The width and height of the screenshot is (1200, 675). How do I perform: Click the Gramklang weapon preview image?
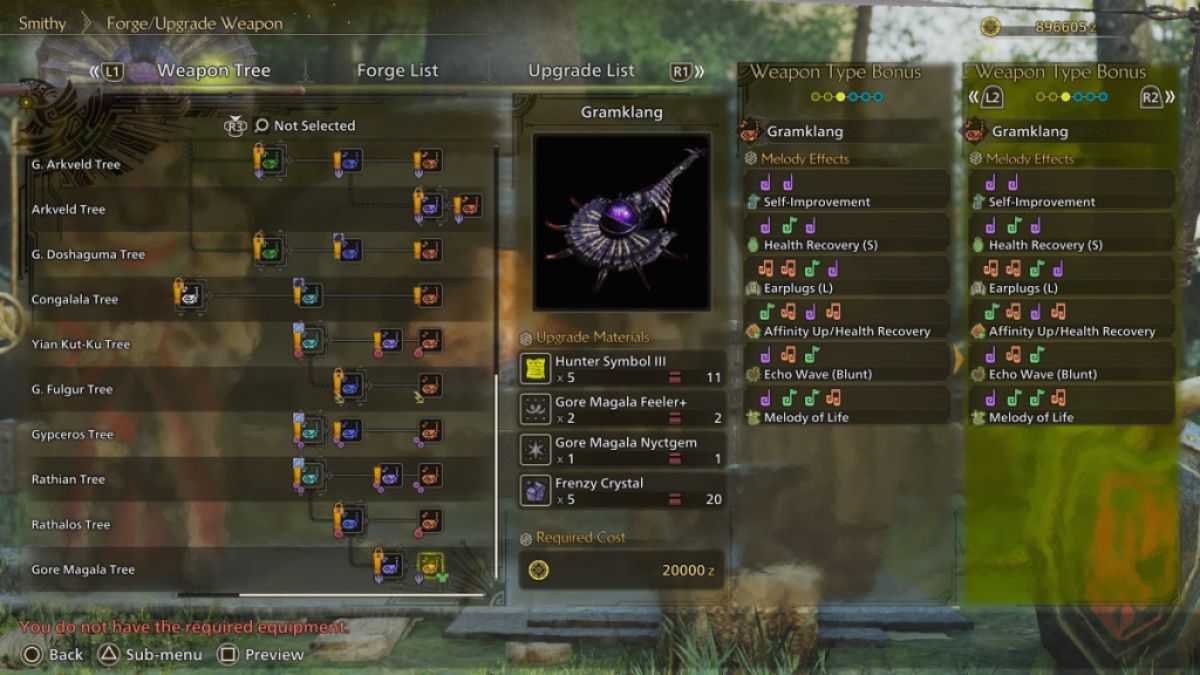coord(621,221)
